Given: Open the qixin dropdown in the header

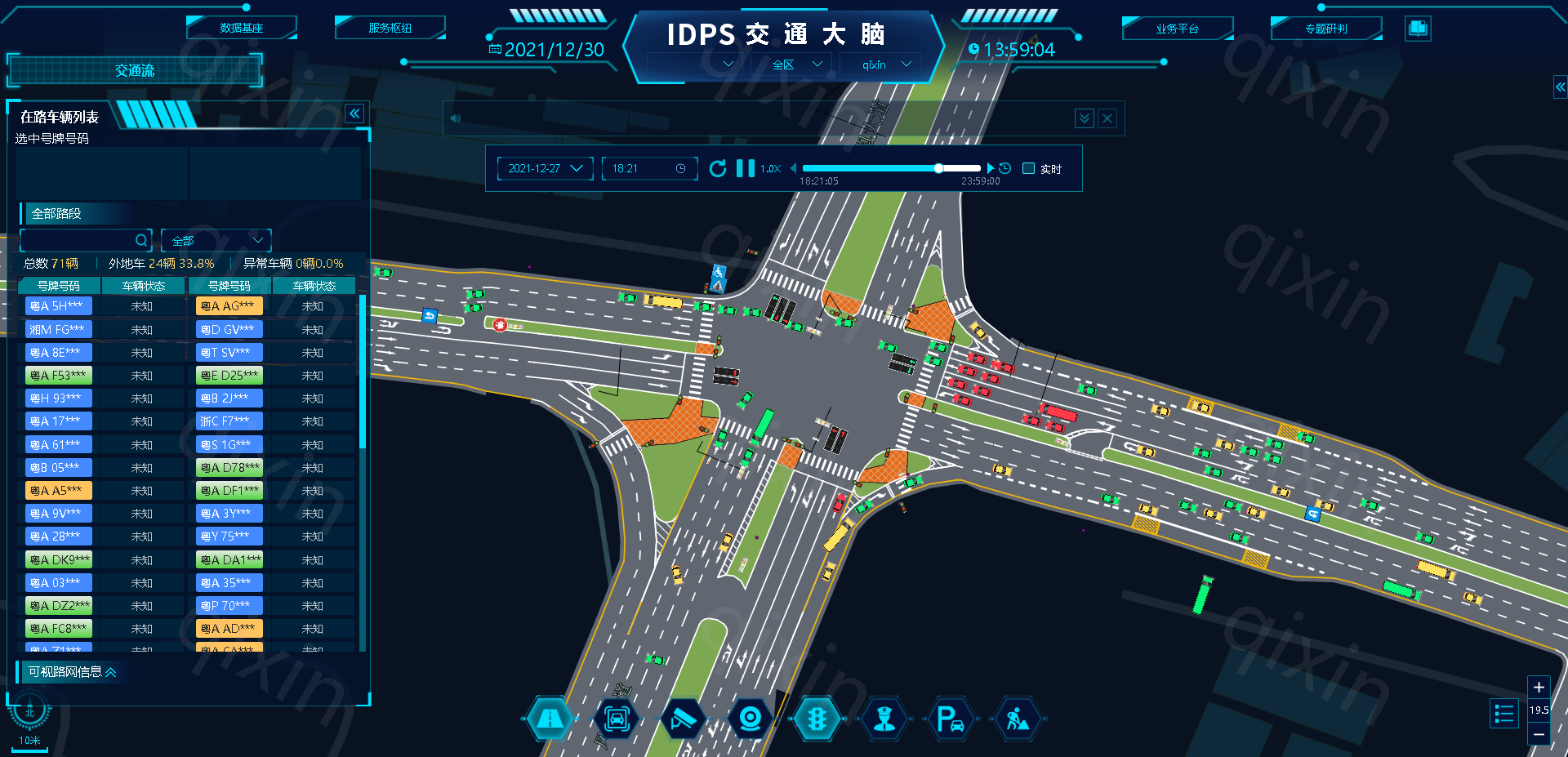Looking at the screenshot, I should [x=886, y=65].
